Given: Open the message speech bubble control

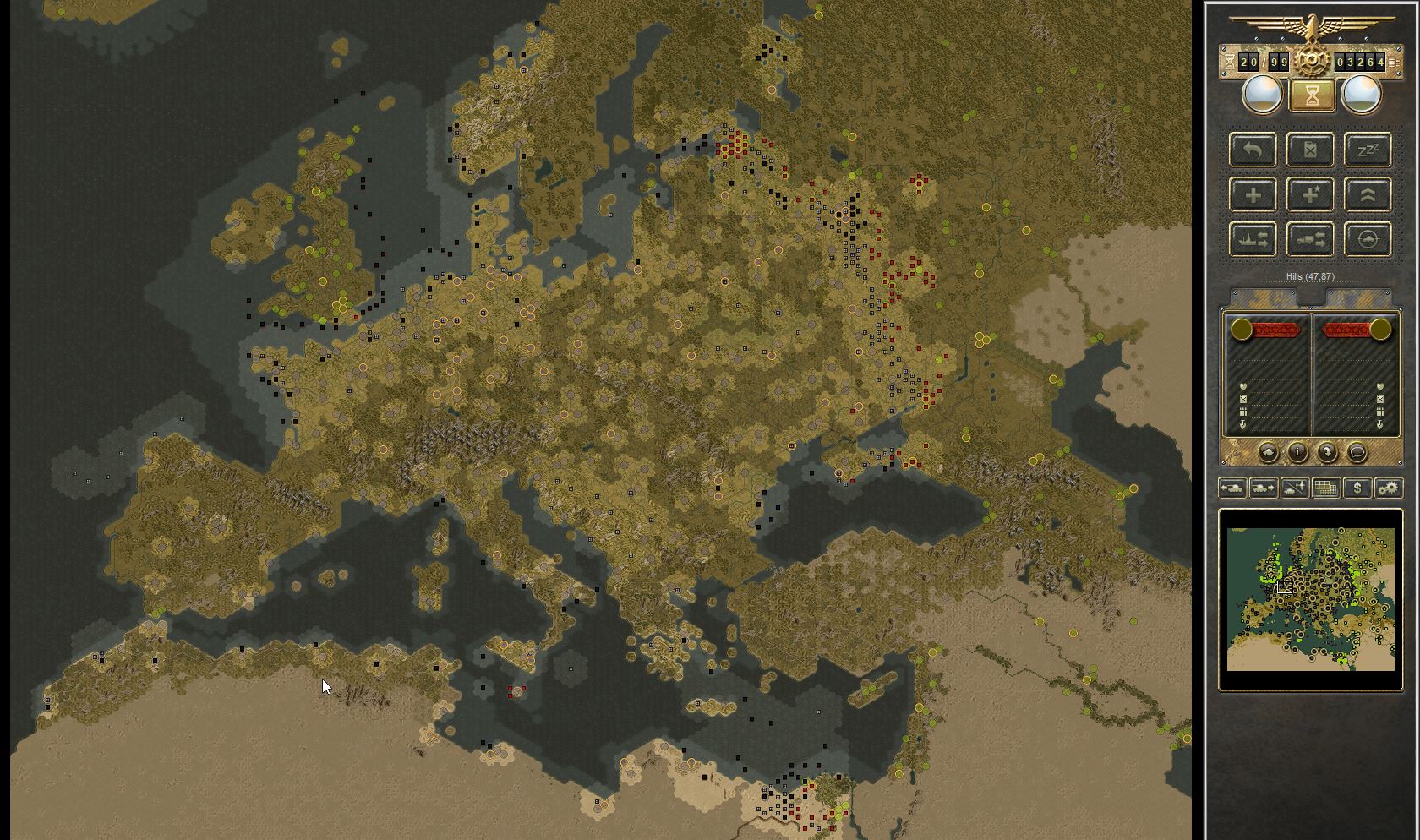Looking at the screenshot, I should pos(1357,453).
